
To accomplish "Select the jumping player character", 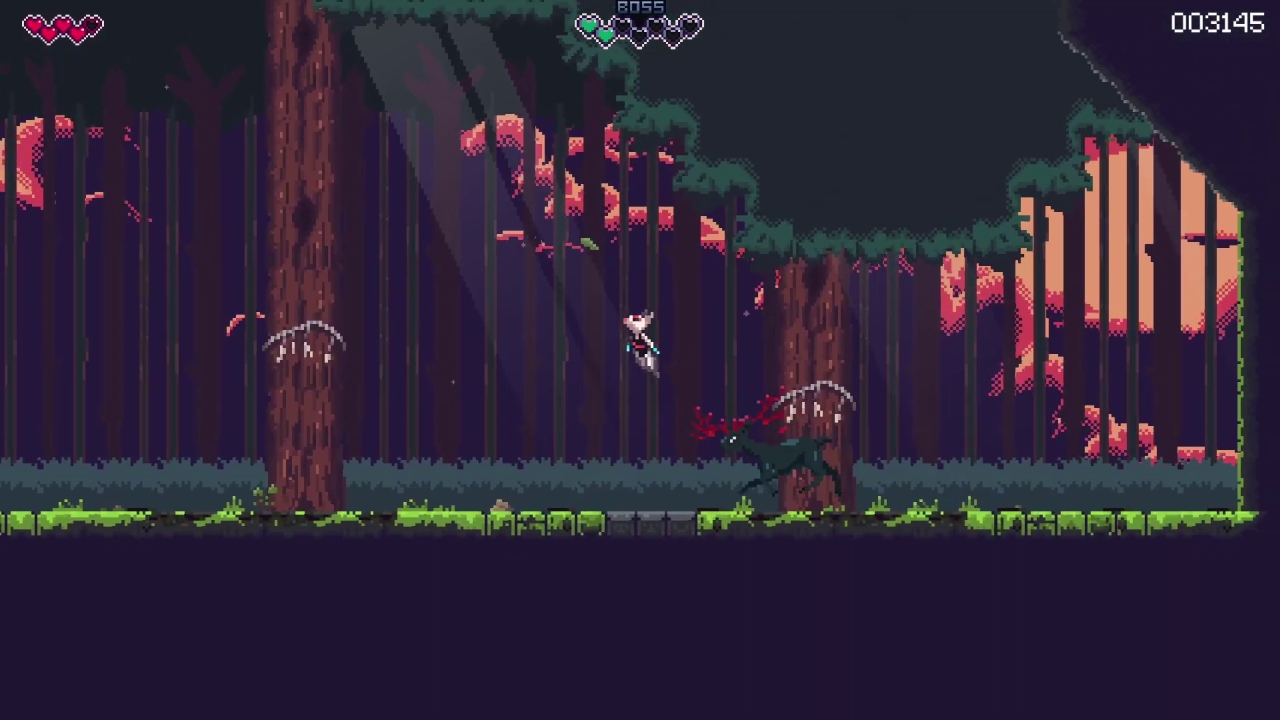I will click(640, 340).
